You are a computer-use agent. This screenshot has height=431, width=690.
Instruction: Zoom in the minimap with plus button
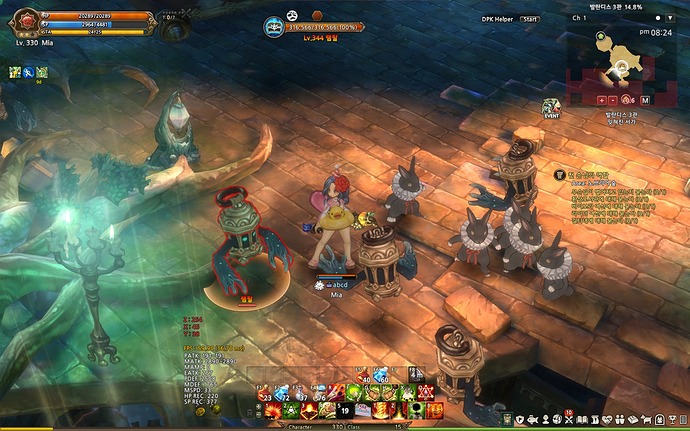click(602, 100)
